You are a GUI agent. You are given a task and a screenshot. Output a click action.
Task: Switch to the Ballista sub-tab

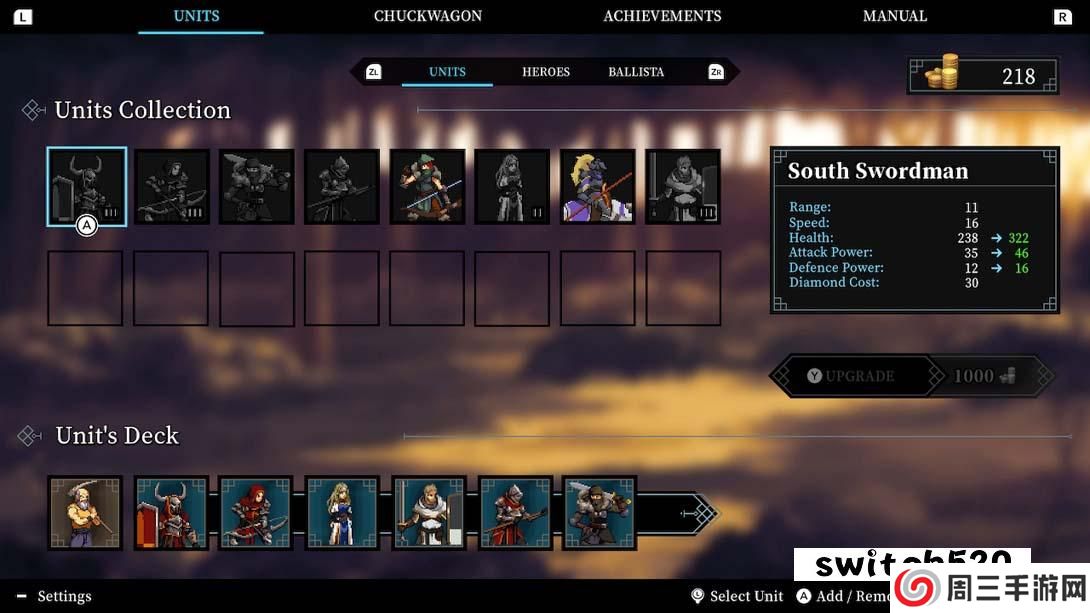click(636, 72)
